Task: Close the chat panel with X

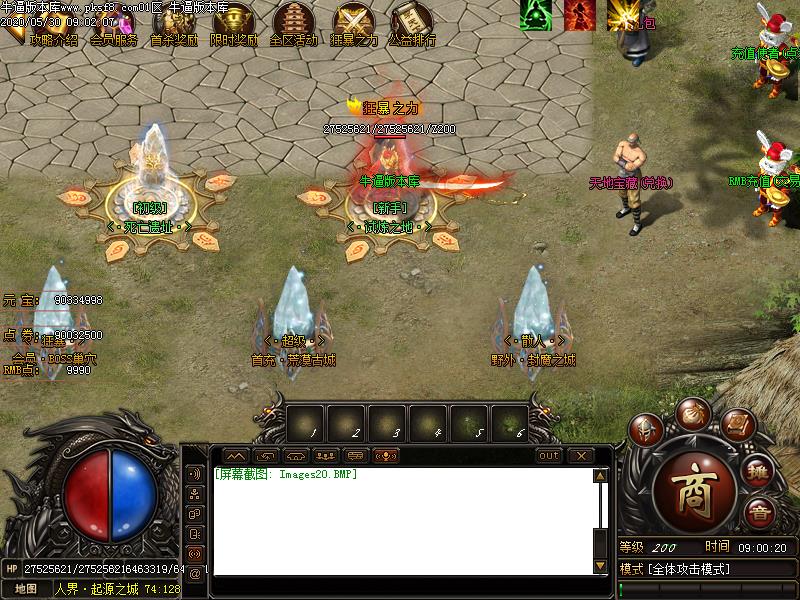Action: pyautogui.click(x=580, y=456)
